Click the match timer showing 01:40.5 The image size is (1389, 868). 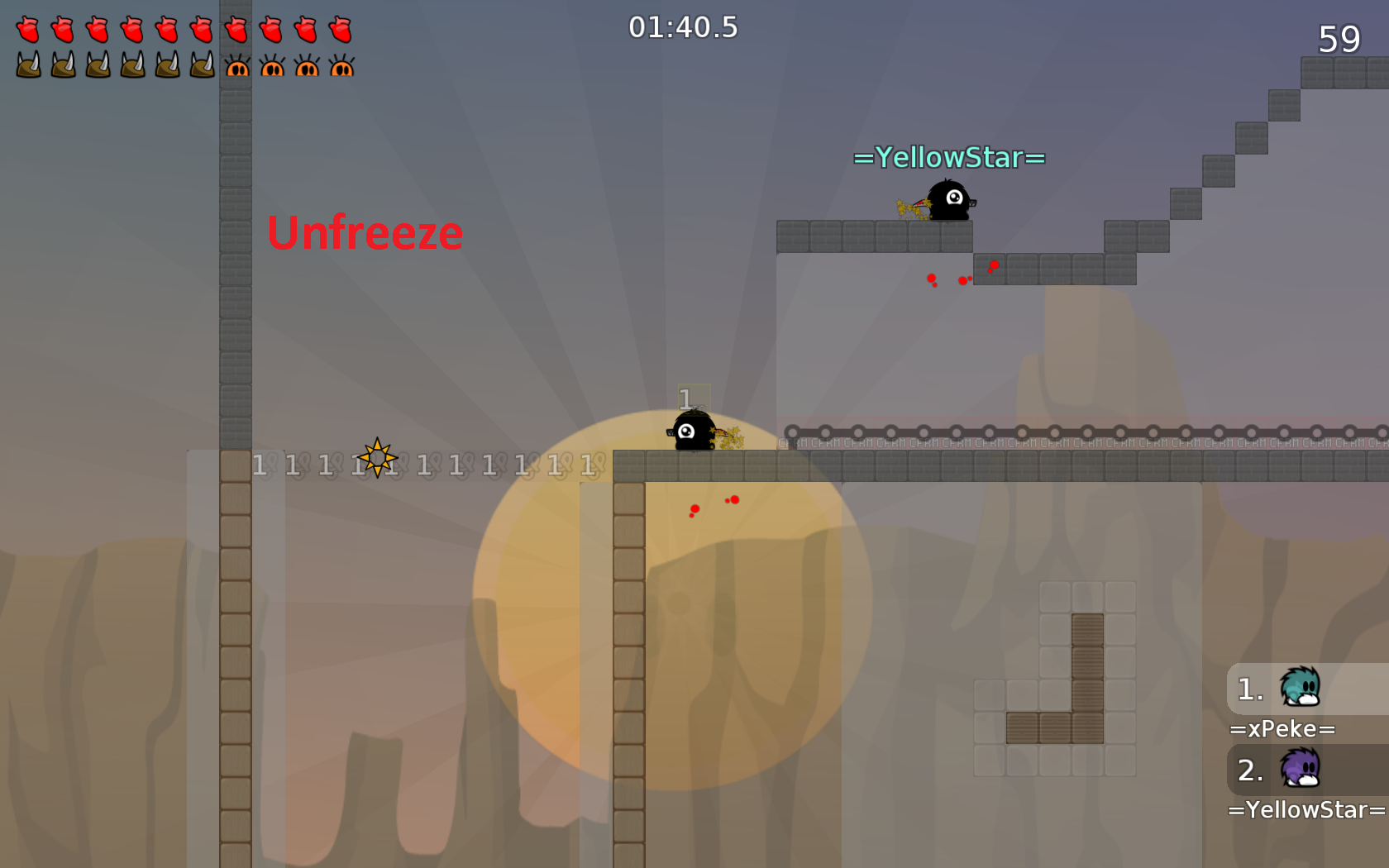[x=684, y=27]
